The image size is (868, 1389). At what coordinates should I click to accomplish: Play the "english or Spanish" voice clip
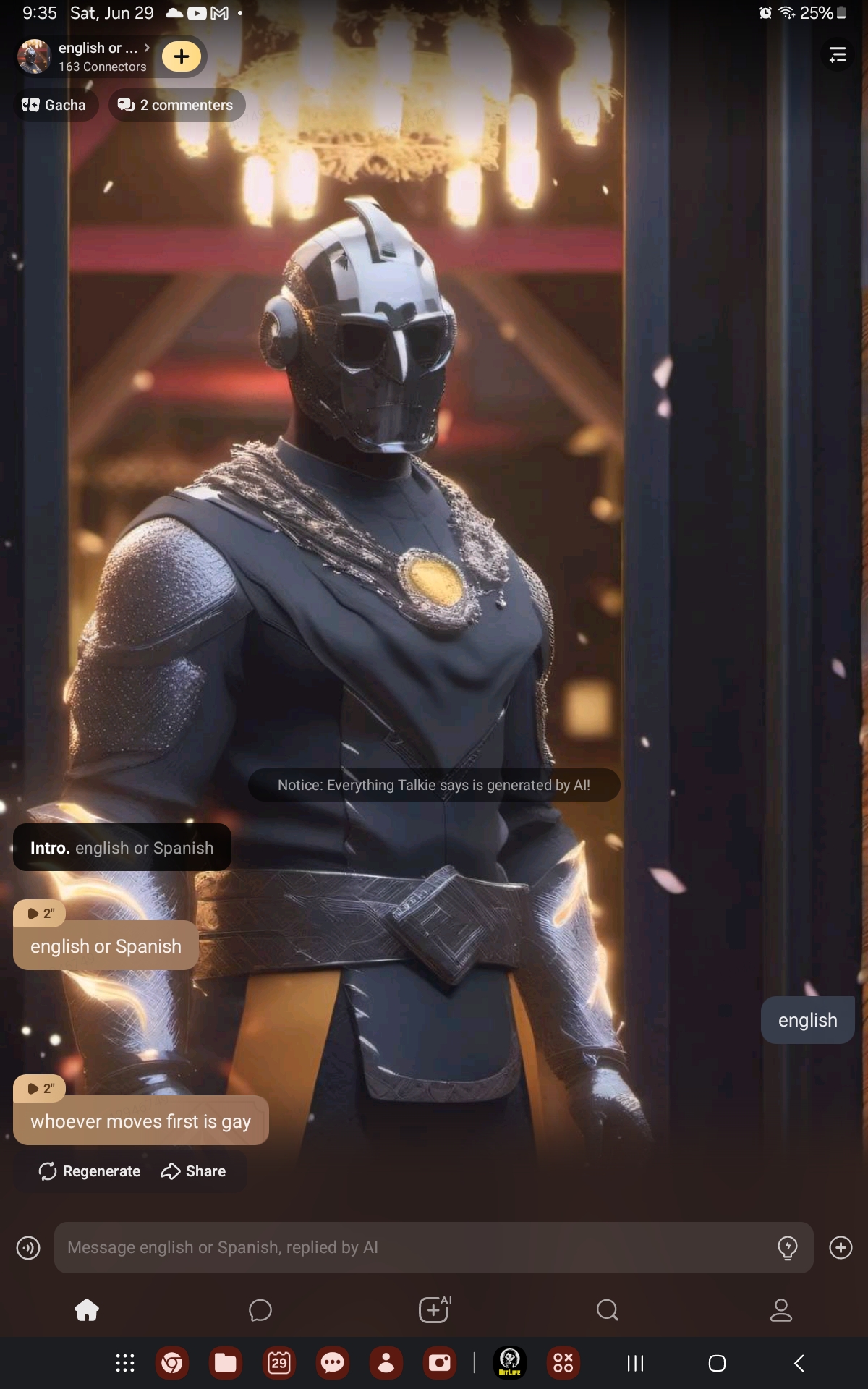tap(40, 914)
